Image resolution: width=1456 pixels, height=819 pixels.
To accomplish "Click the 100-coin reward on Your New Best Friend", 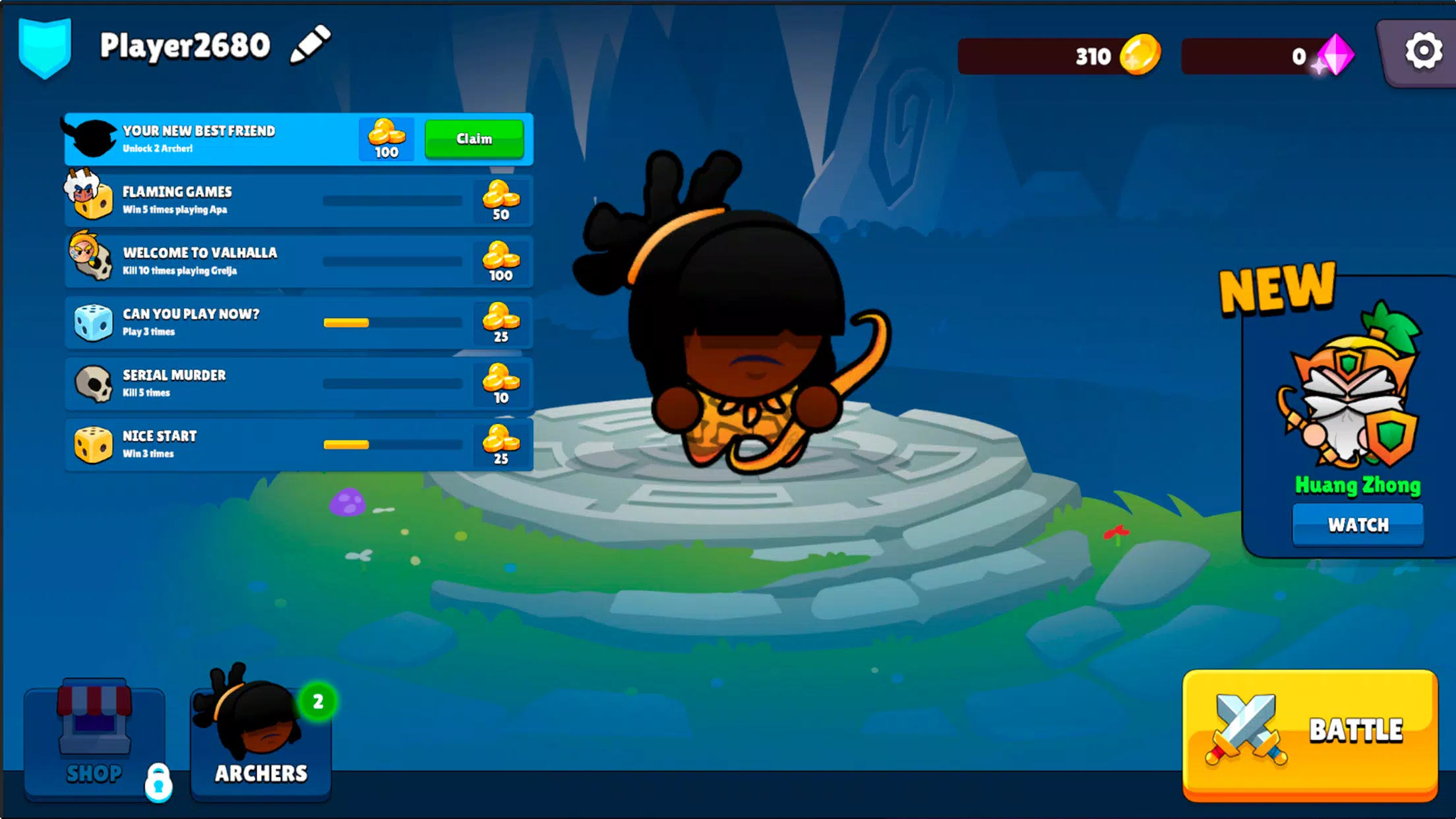I will pyautogui.click(x=386, y=138).
